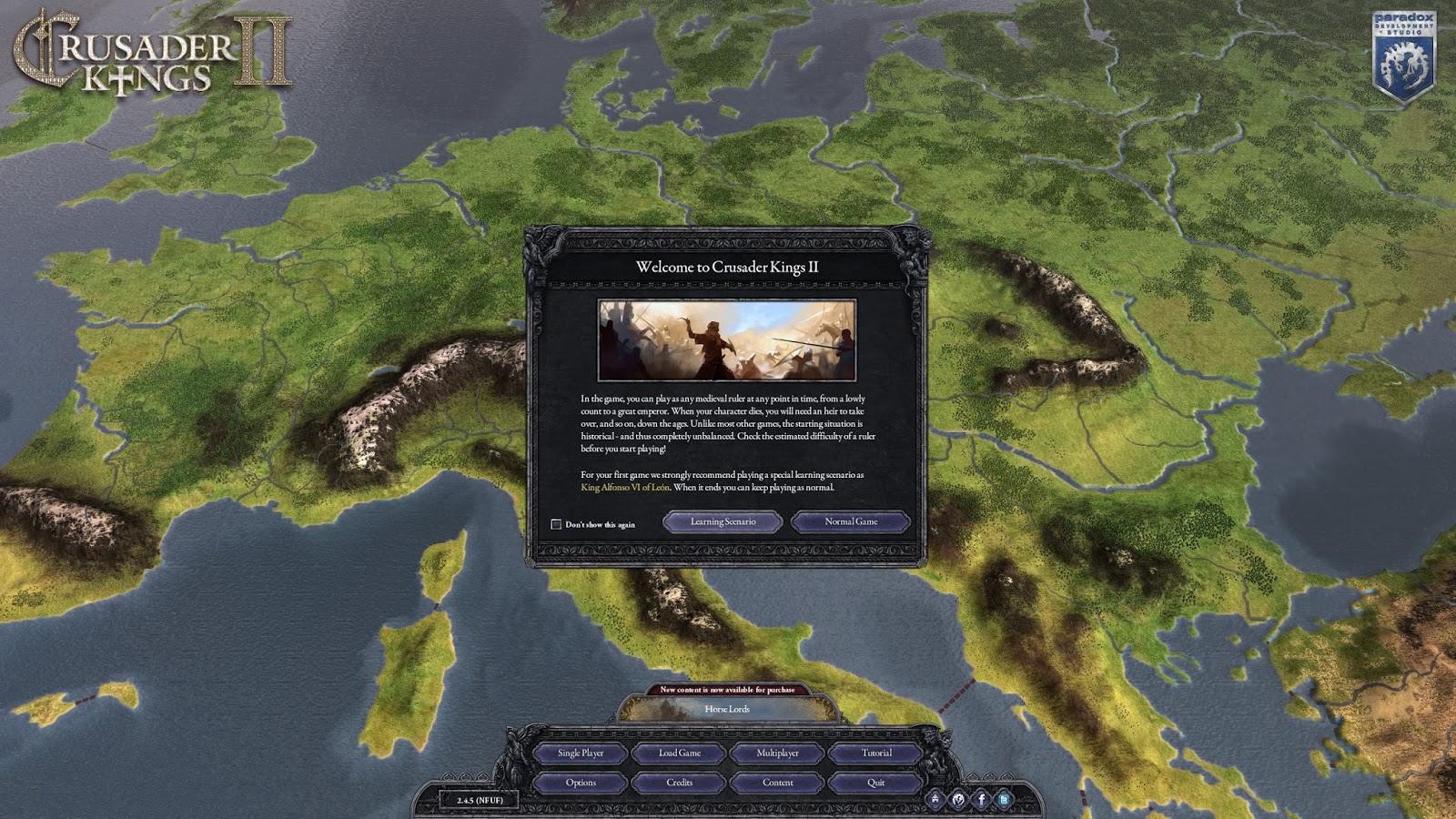Image resolution: width=1456 pixels, height=819 pixels.
Task: Start the Learning Scenario
Action: 723,521
